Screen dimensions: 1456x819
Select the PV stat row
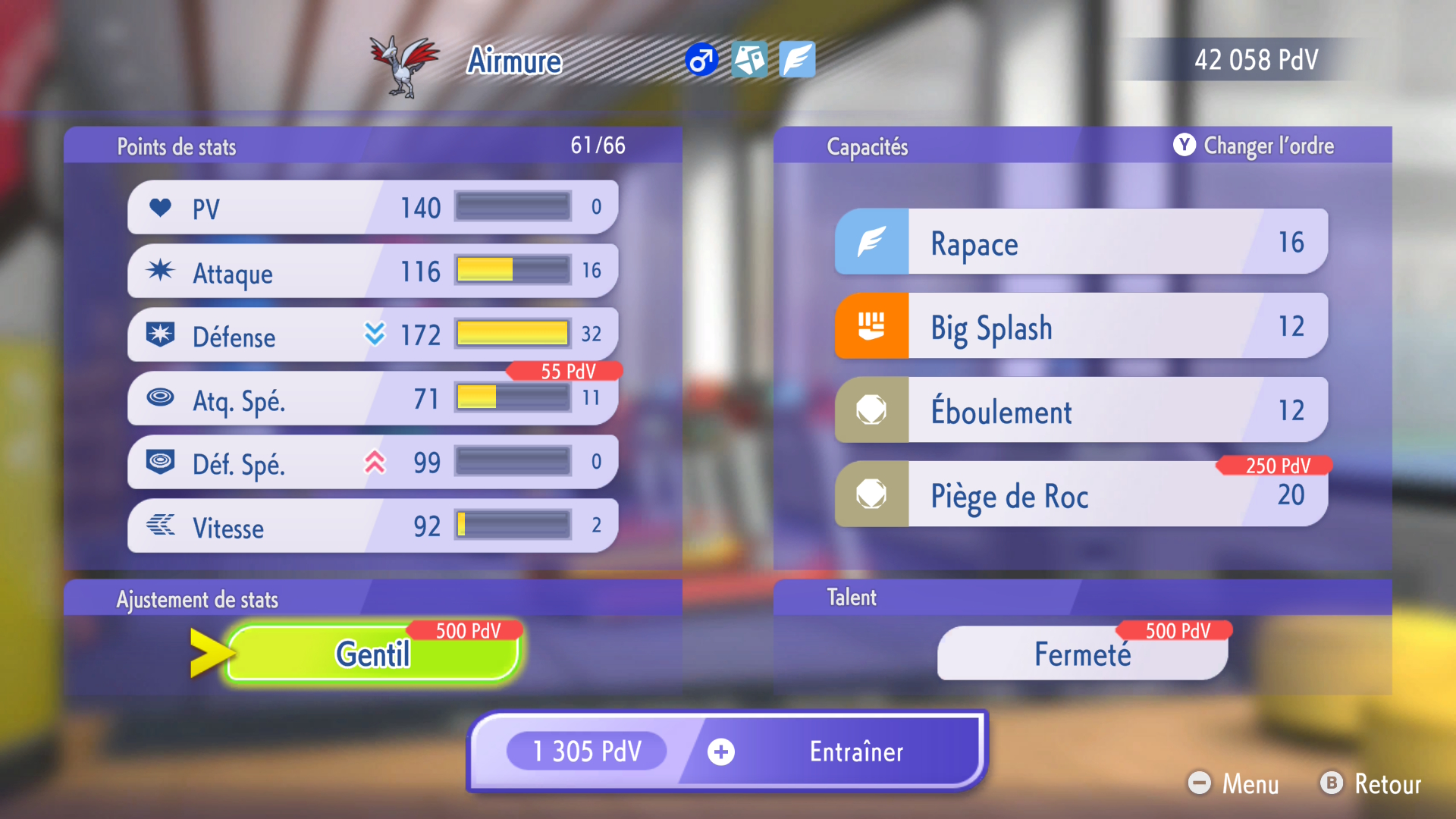[372, 207]
